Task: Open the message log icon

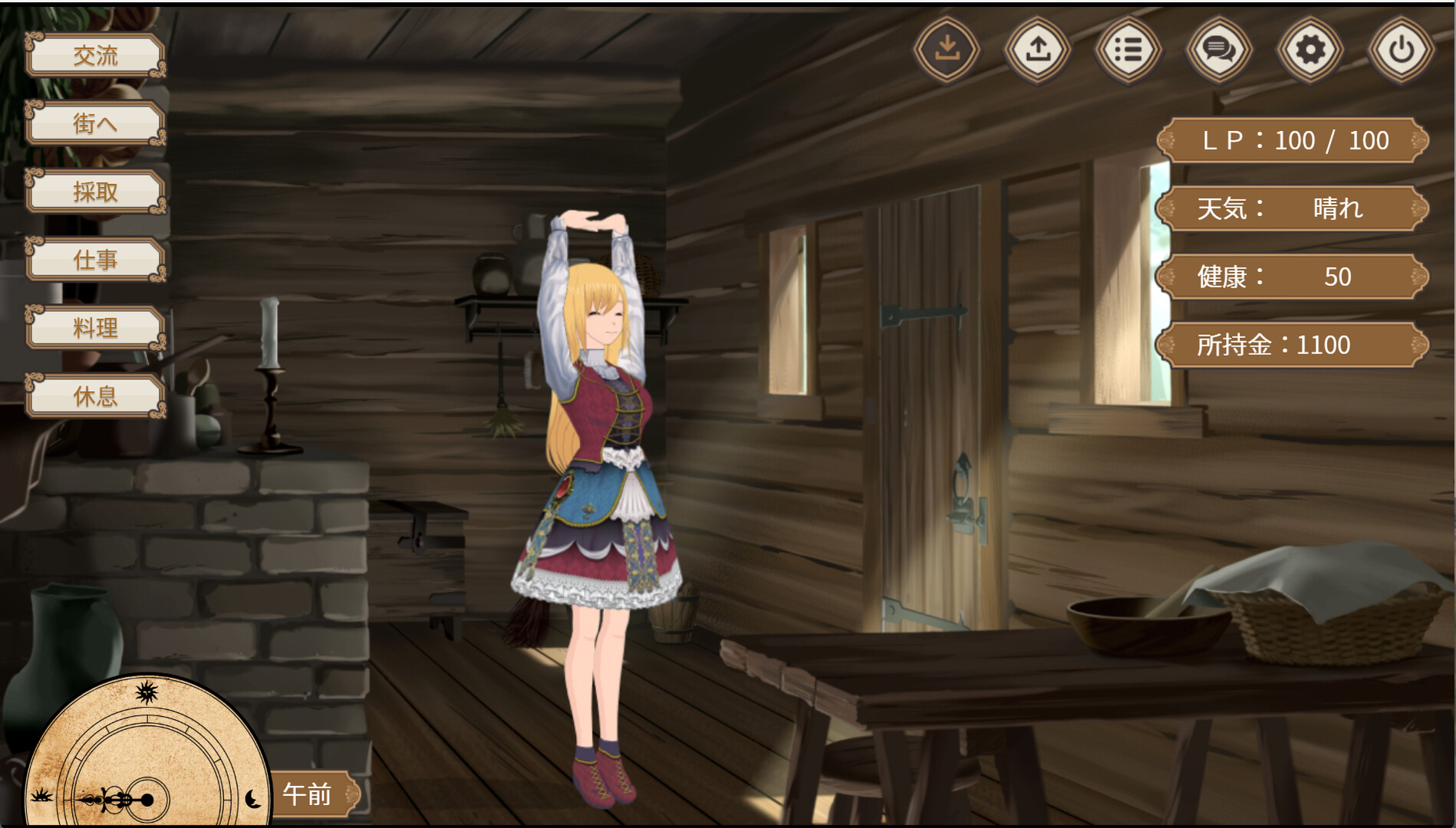Action: coord(1218,49)
